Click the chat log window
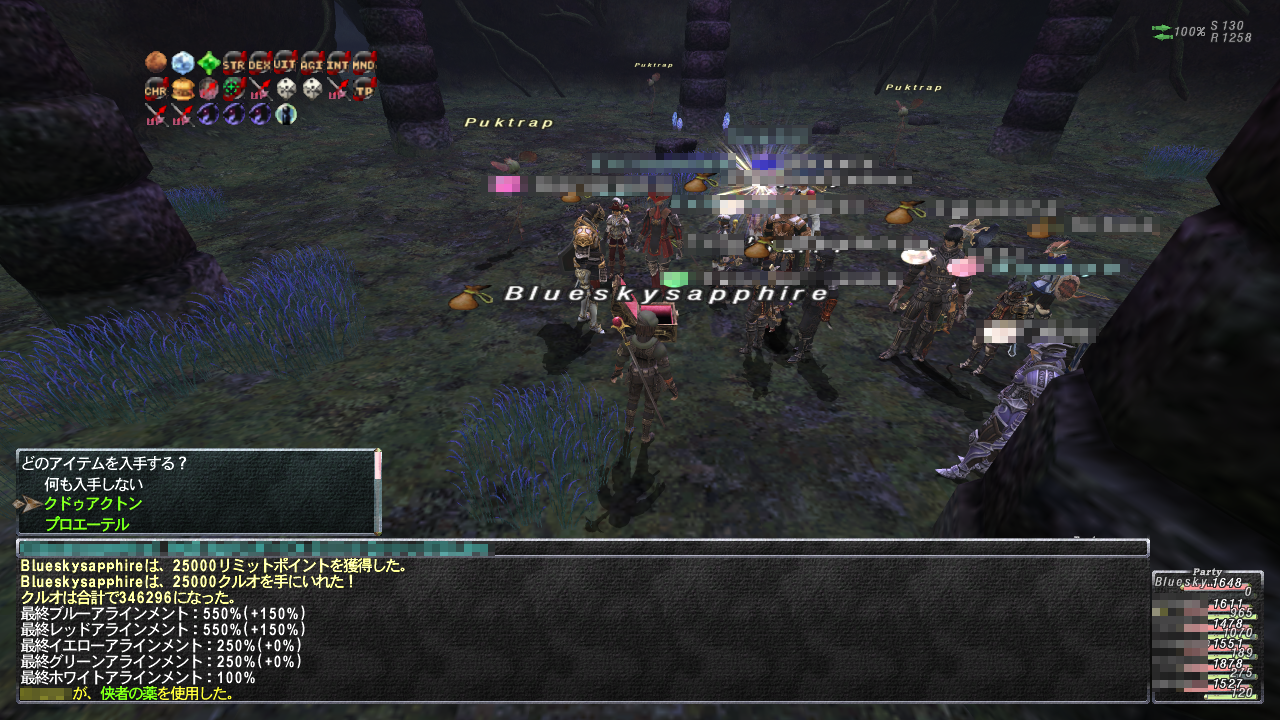1280x720 pixels. click(x=582, y=629)
